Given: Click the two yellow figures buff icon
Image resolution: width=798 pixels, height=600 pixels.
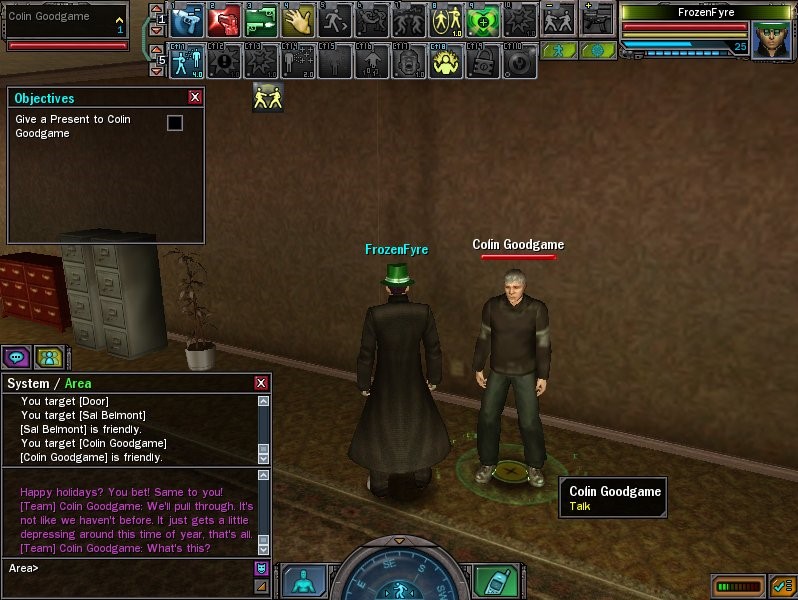Looking at the screenshot, I should (267, 97).
